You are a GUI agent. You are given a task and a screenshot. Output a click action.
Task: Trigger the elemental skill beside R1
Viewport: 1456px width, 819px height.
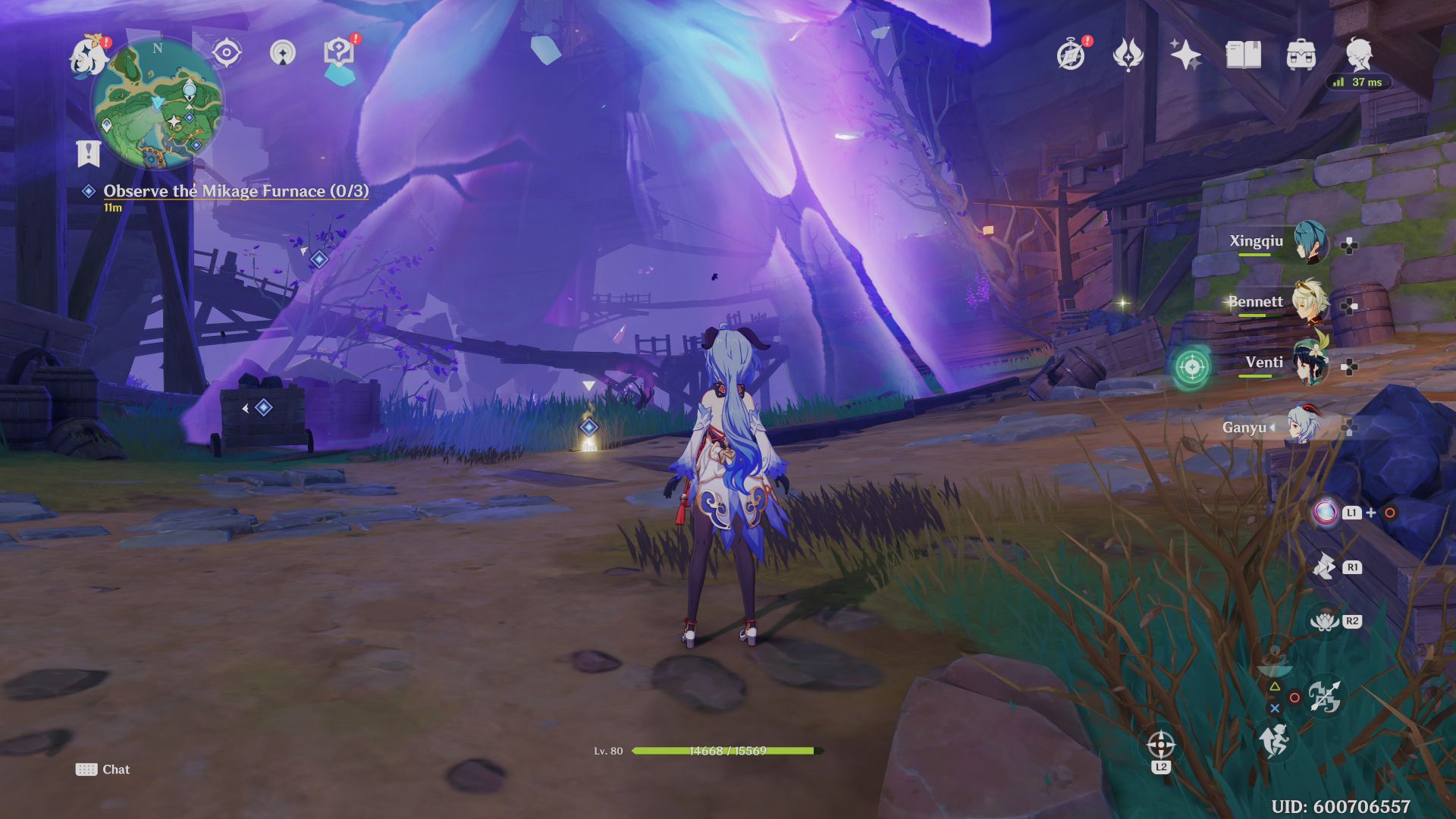tap(1323, 566)
